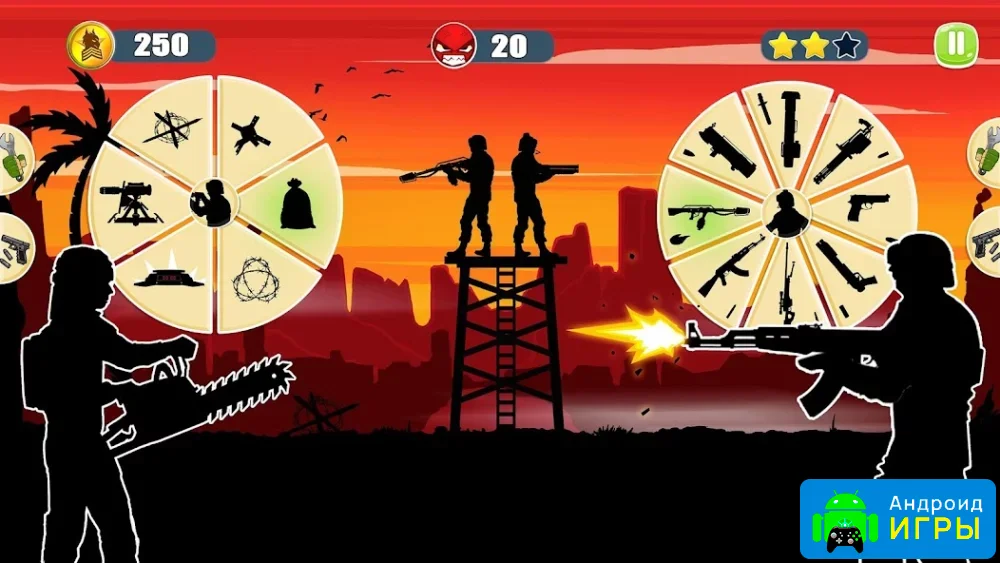Image resolution: width=1000 pixels, height=563 pixels.
Task: Select the sandbag segment on the left wheel
Action: pyautogui.click(x=297, y=205)
